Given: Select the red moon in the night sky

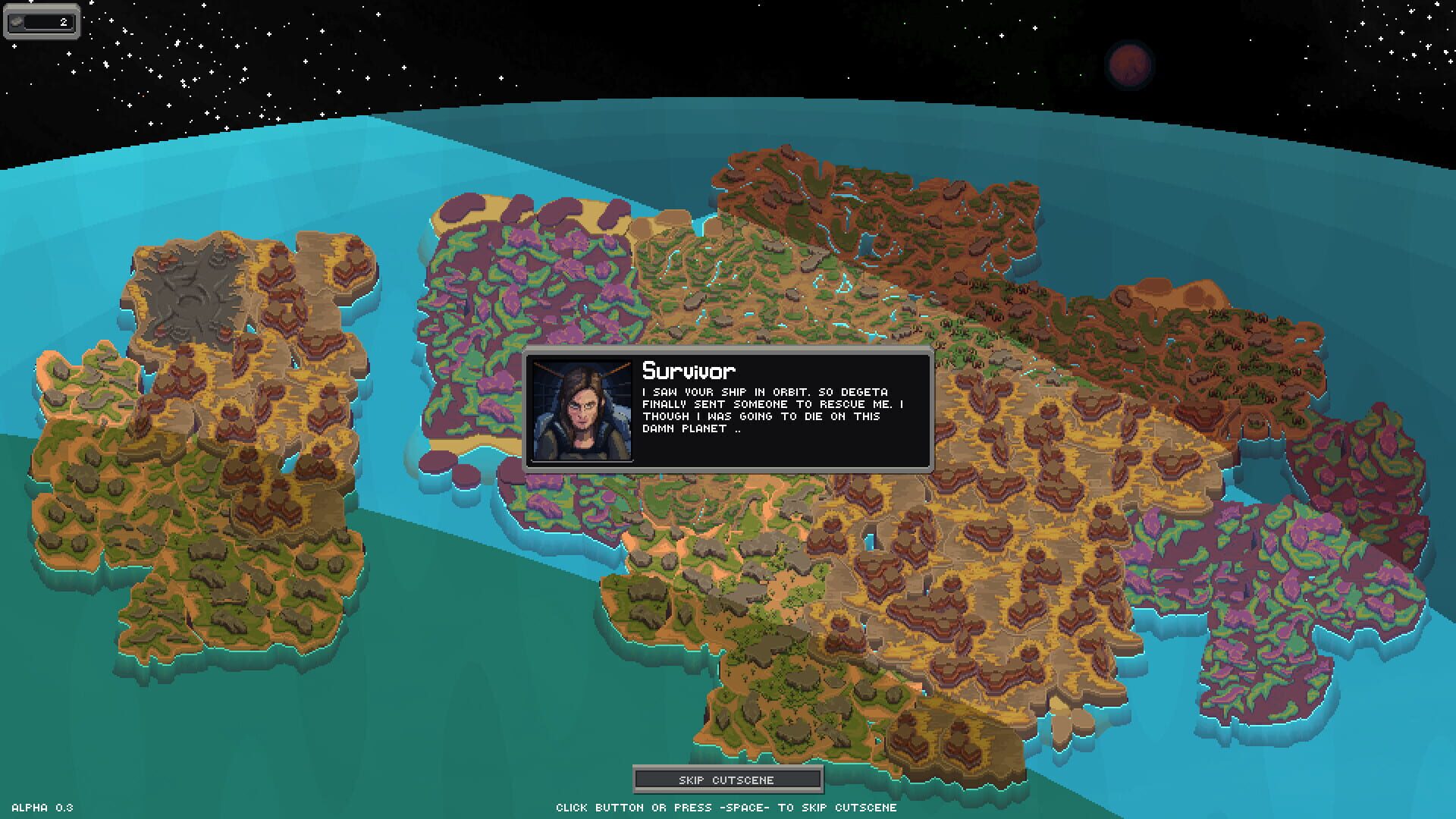Looking at the screenshot, I should click(x=1129, y=64).
